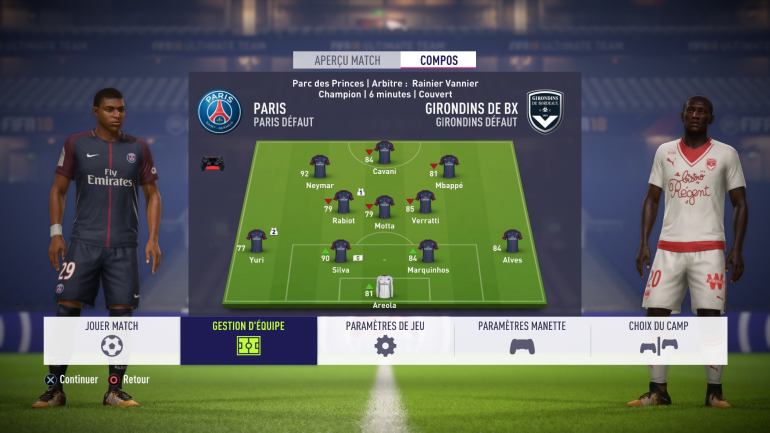Click Mbappé's shirt in the formation
The width and height of the screenshot is (770, 433).
tap(449, 166)
